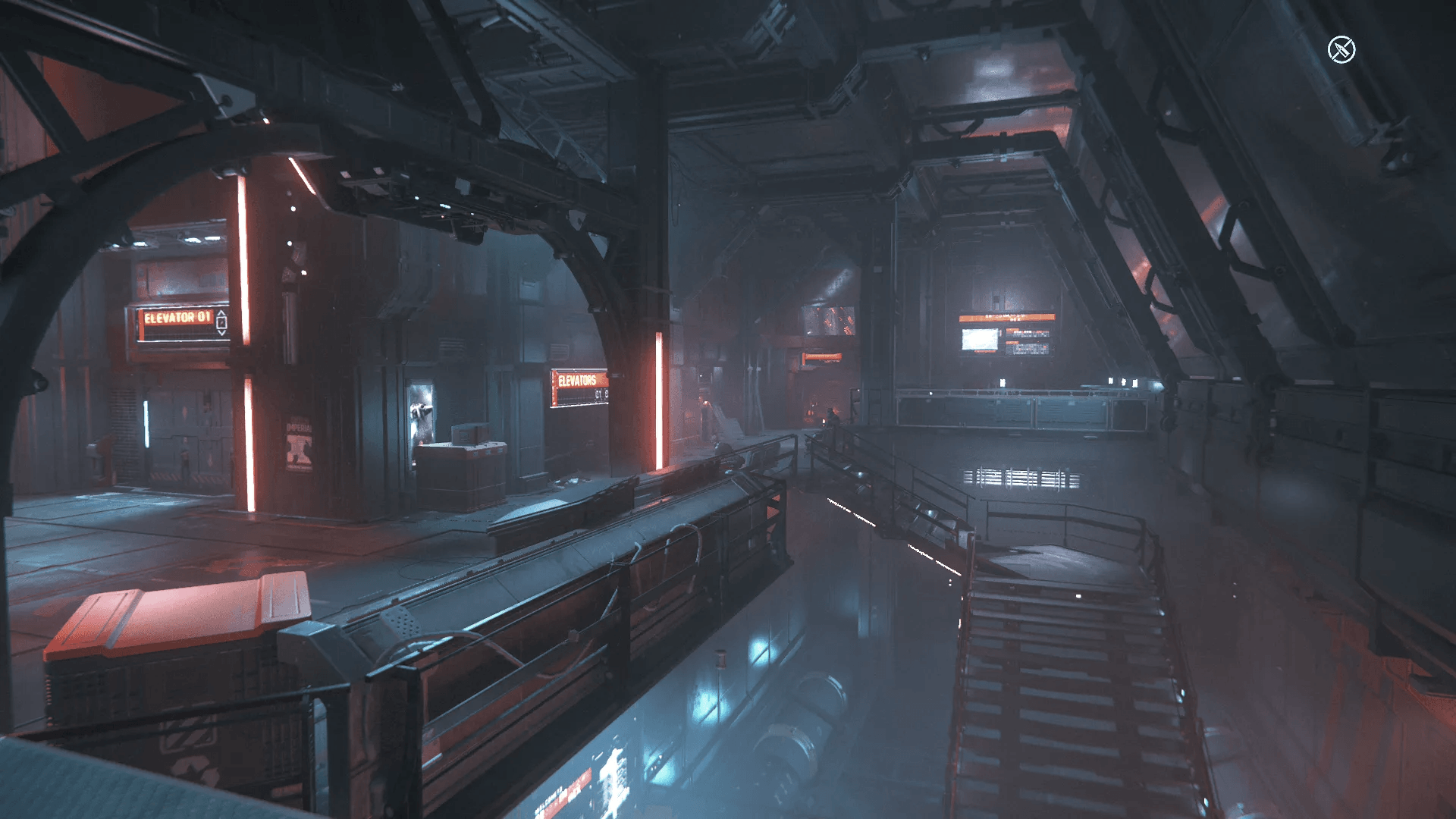Click the crossed-out bullet no-weapons zone icon

click(1341, 50)
